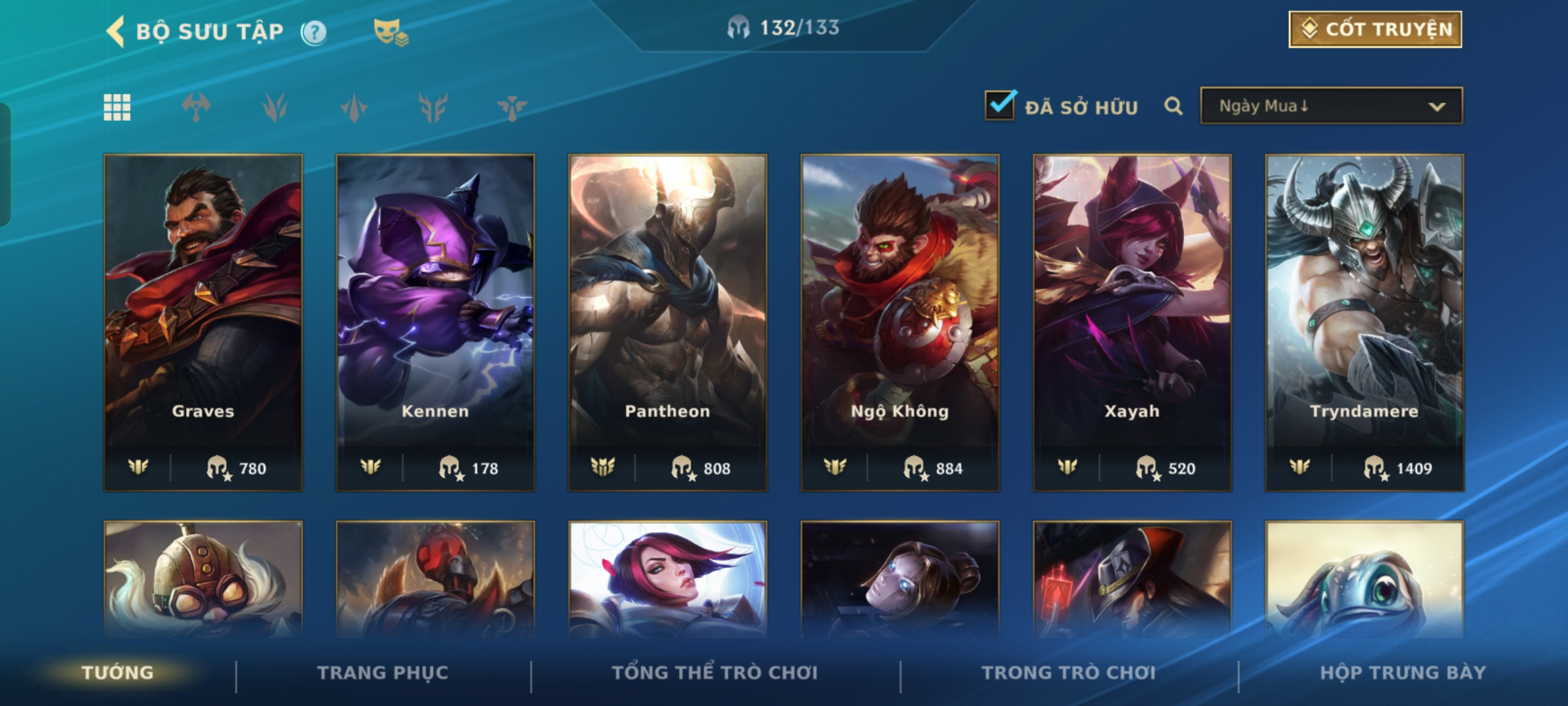
Task: Open the Pantheon champion card
Action: [x=668, y=322]
